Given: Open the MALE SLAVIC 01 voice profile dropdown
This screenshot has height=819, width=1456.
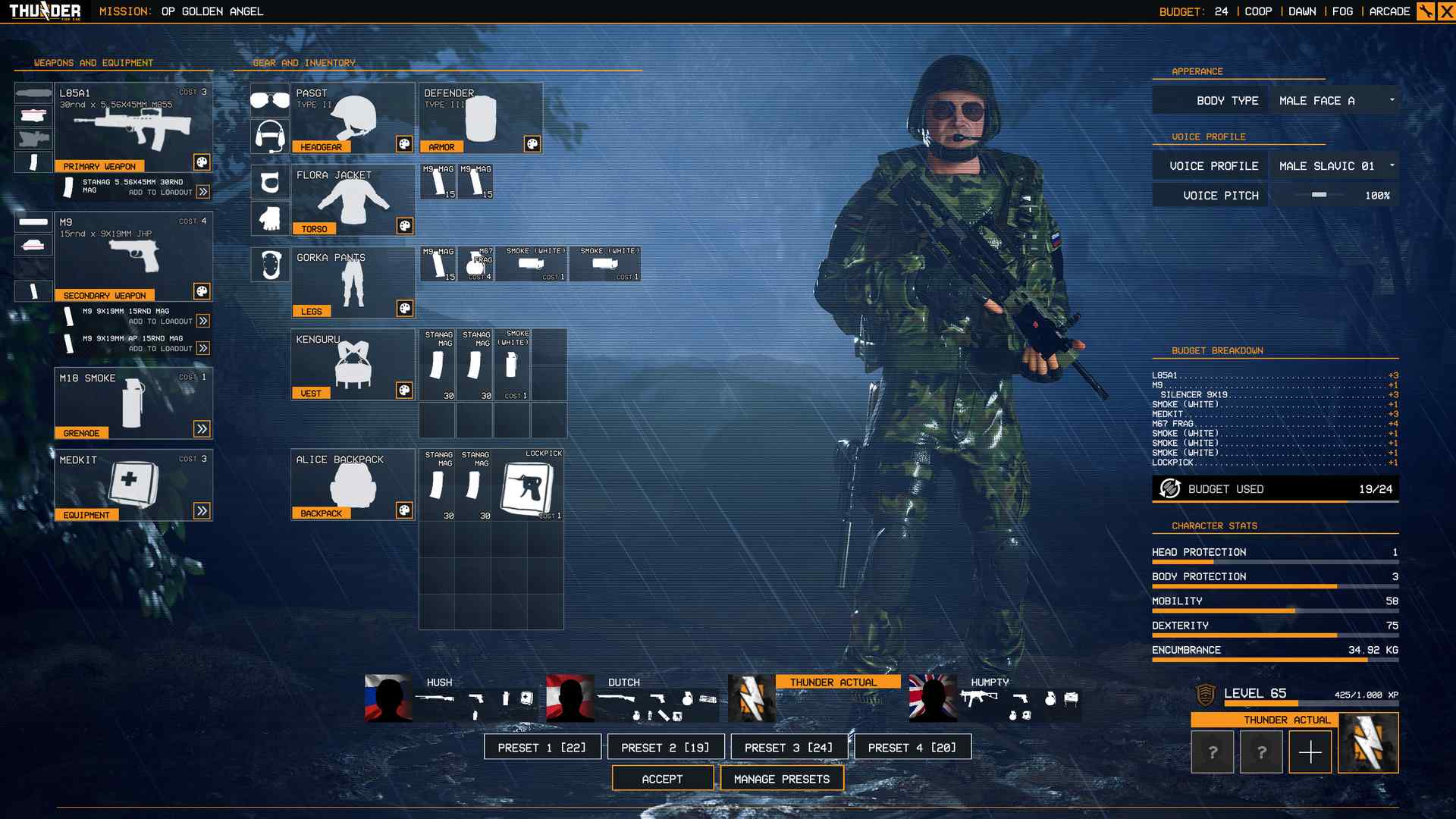Looking at the screenshot, I should point(1333,165).
